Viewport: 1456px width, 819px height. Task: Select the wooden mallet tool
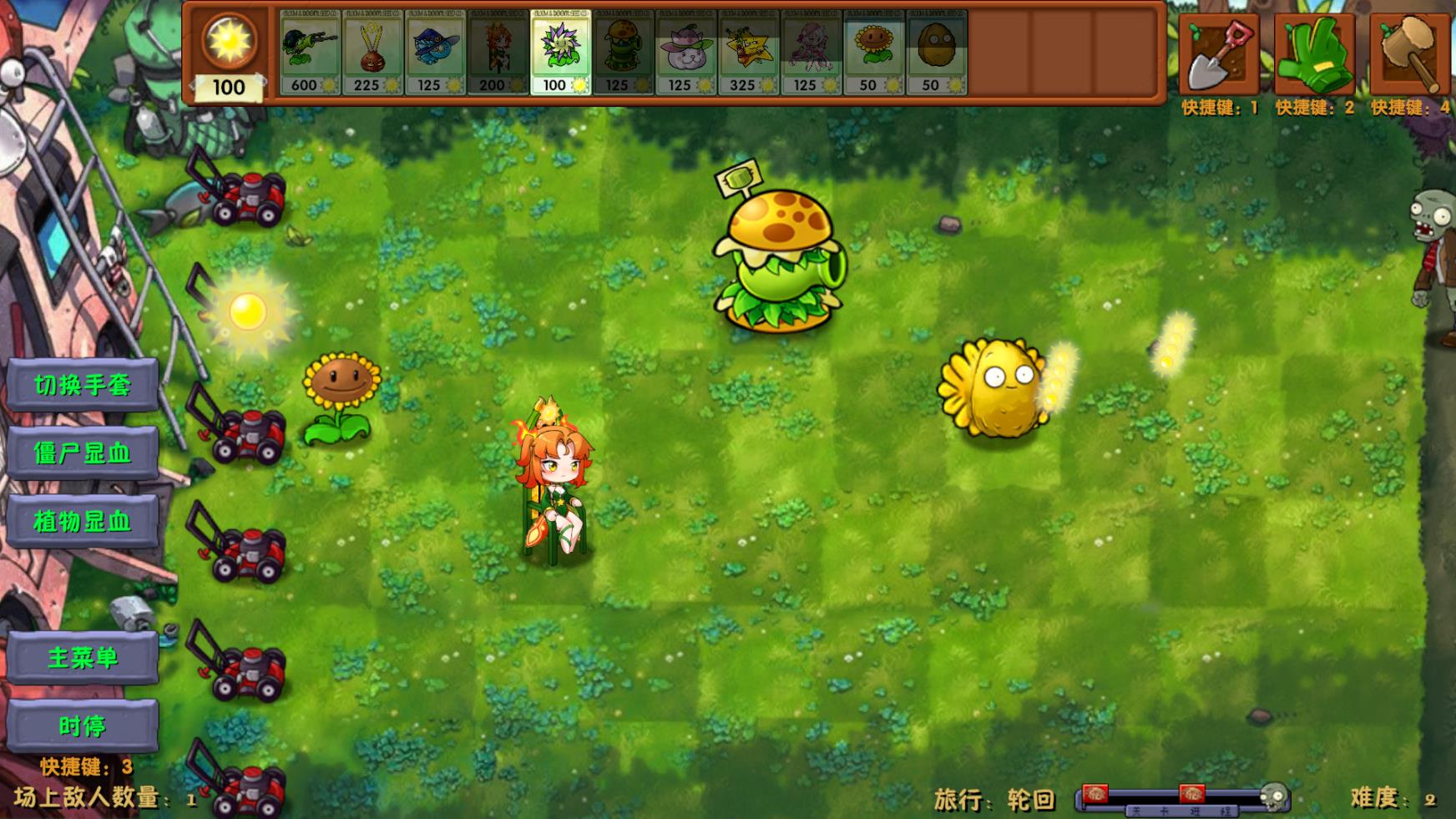1410,54
